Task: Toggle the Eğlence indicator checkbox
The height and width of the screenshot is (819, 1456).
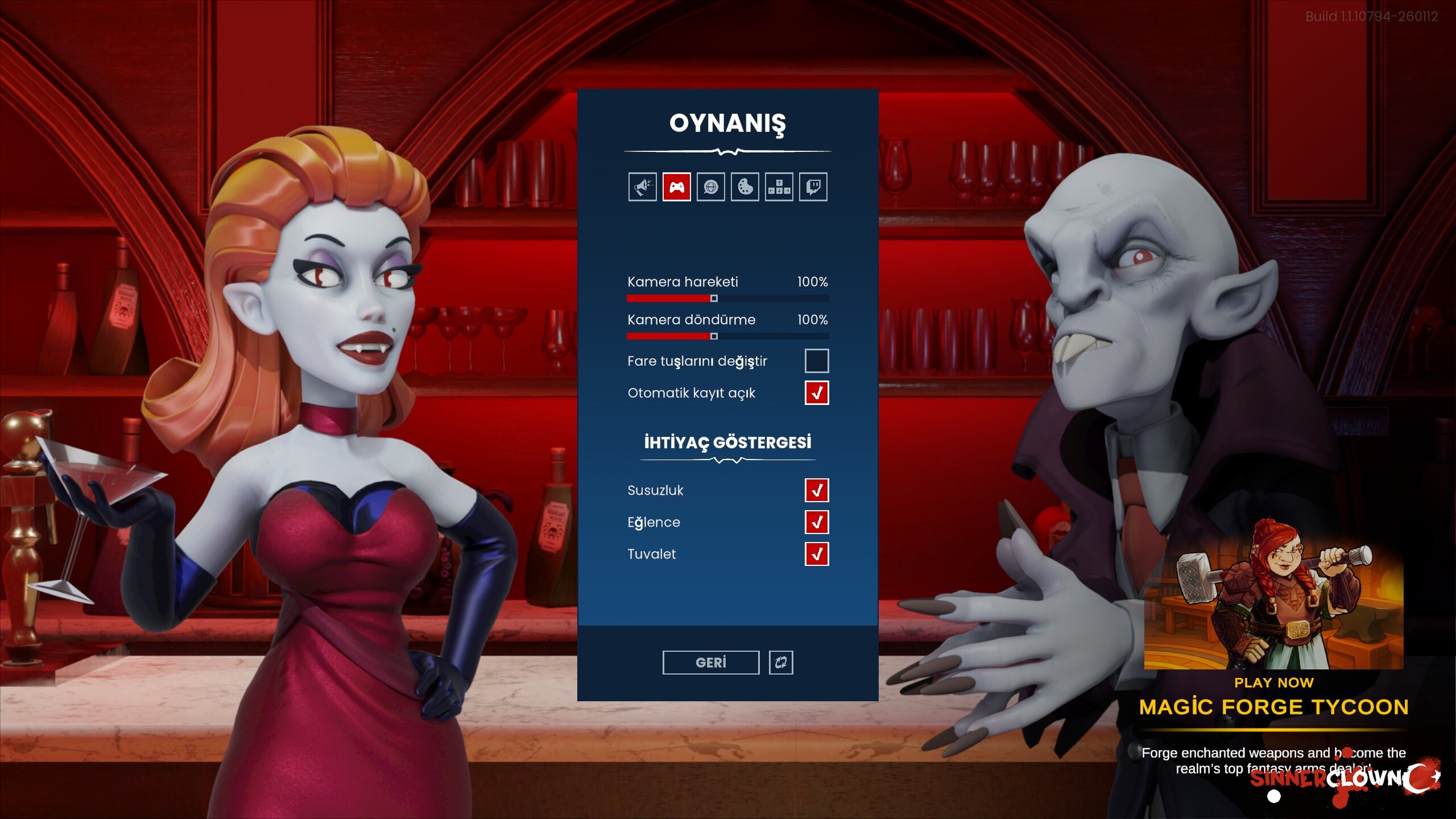Action: 817,522
